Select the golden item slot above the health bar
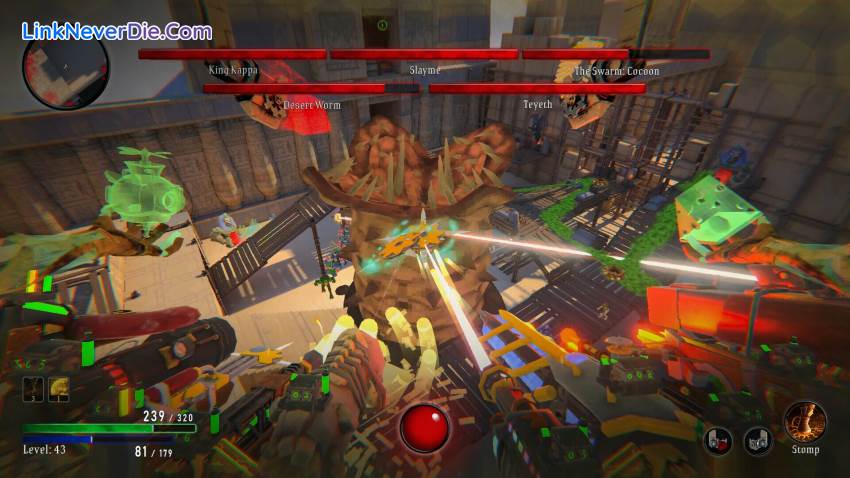The image size is (850, 478). point(58,390)
